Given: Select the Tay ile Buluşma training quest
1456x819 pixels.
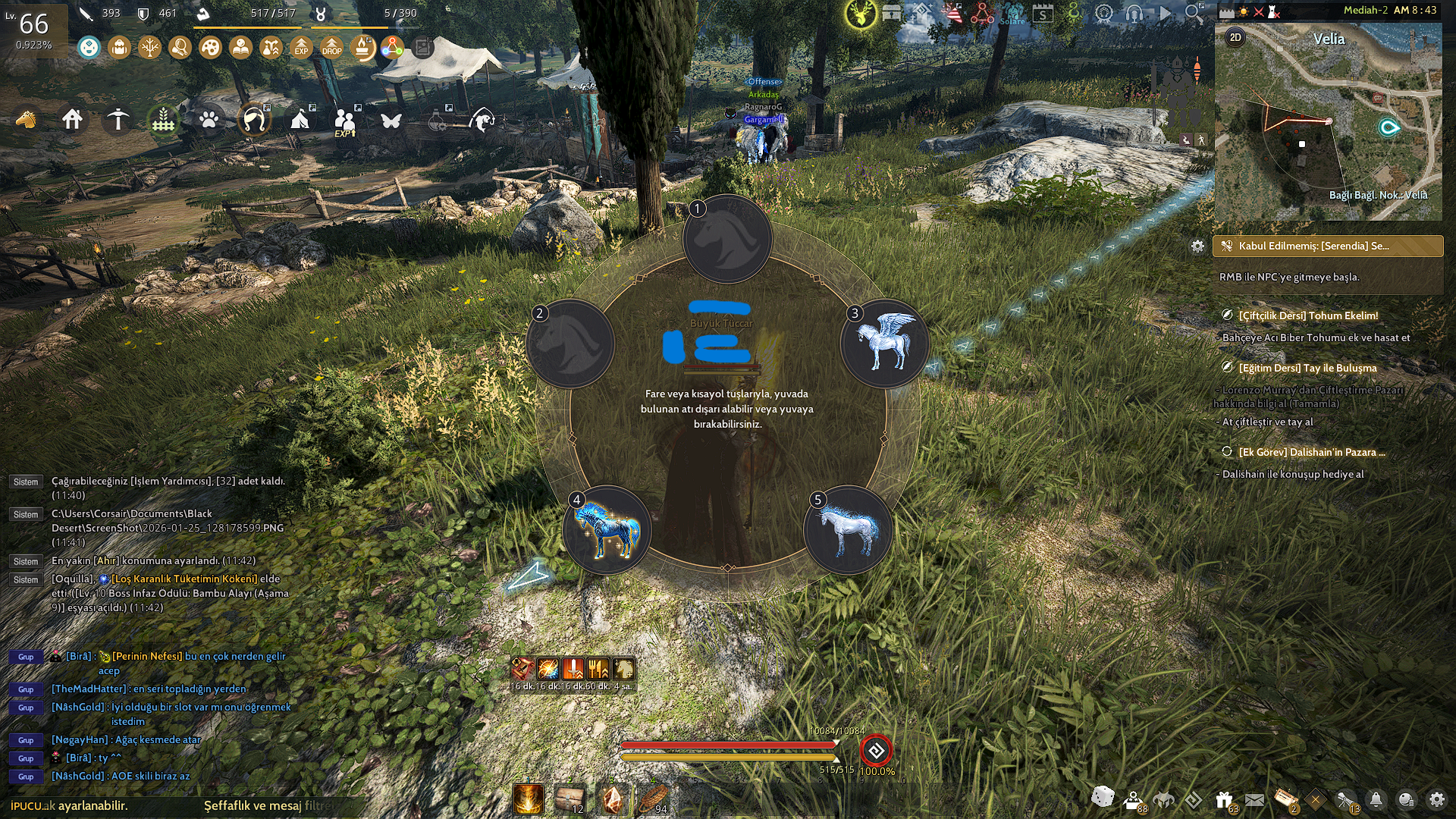Looking at the screenshot, I should pos(1307,368).
